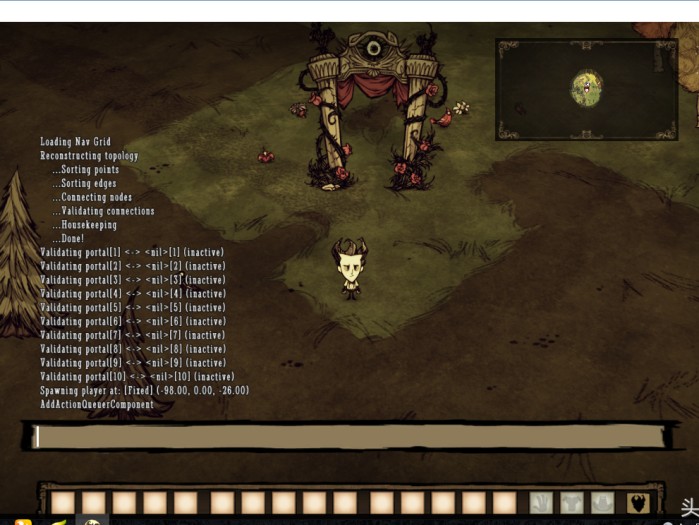Select the hand equipment slot
The width and height of the screenshot is (699, 525).
(x=541, y=503)
